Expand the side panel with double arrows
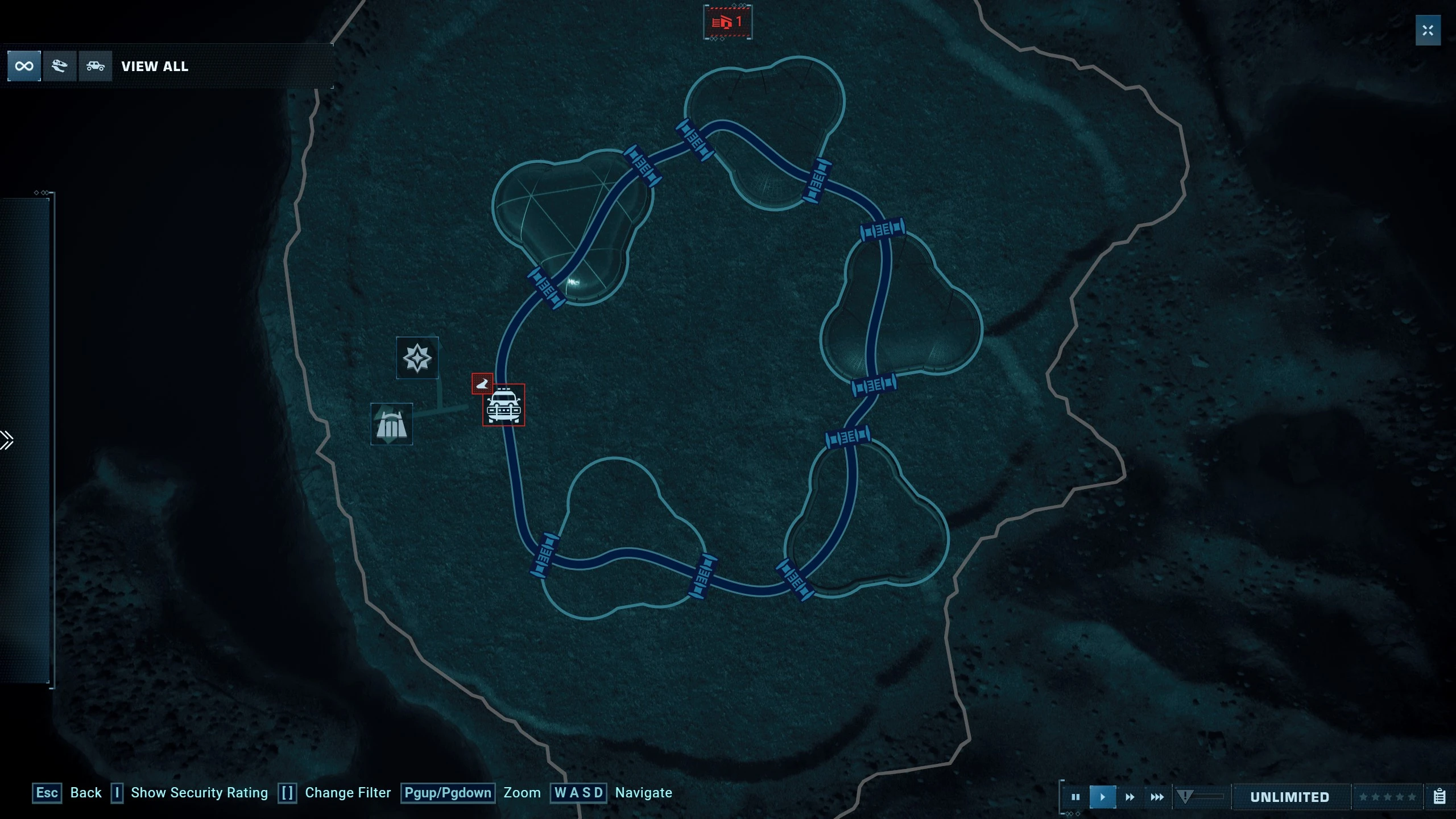This screenshot has width=1456, height=819. point(7,440)
